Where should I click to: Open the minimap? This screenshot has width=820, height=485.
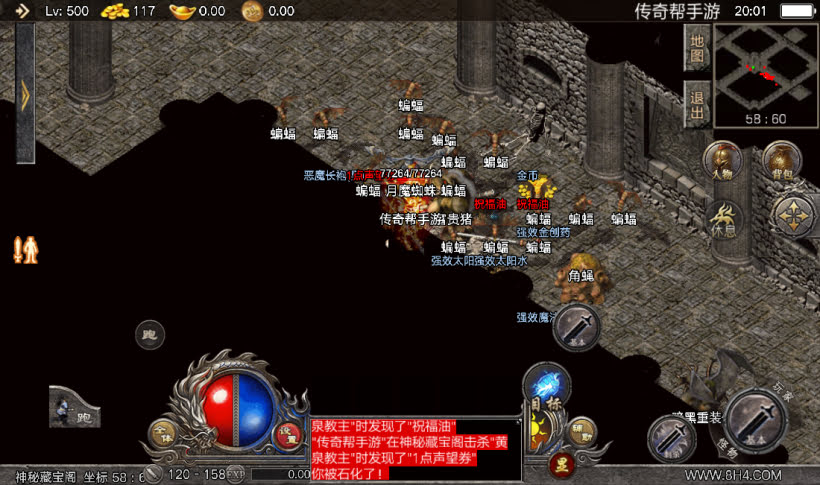765,75
